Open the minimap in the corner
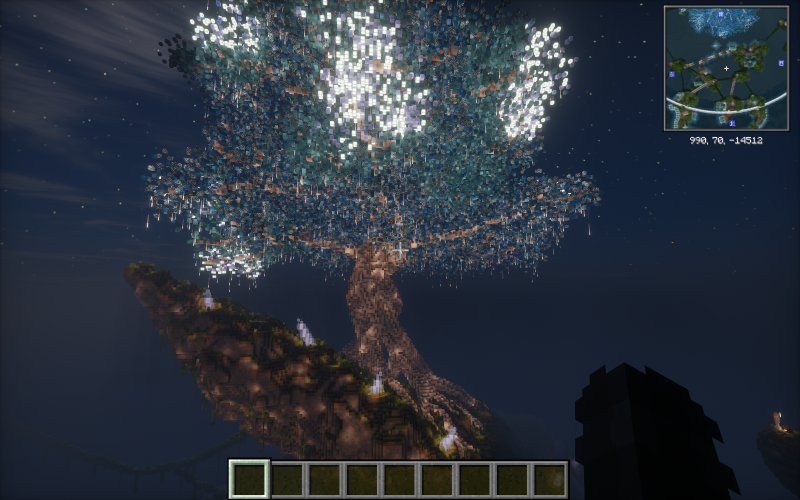800x500 pixels. pos(726,68)
